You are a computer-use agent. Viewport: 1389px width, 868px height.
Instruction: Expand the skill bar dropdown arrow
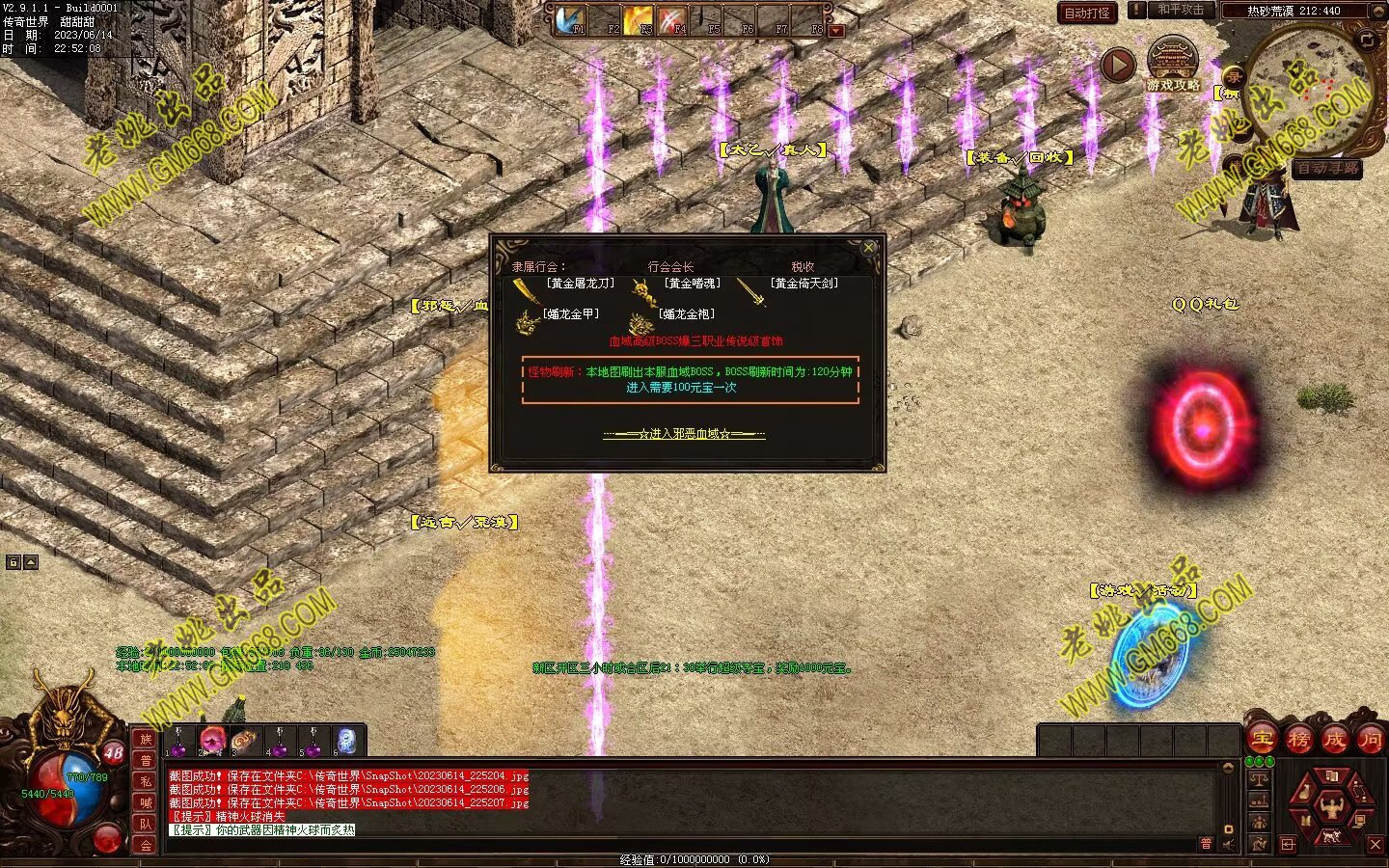pyautogui.click(x=836, y=31)
